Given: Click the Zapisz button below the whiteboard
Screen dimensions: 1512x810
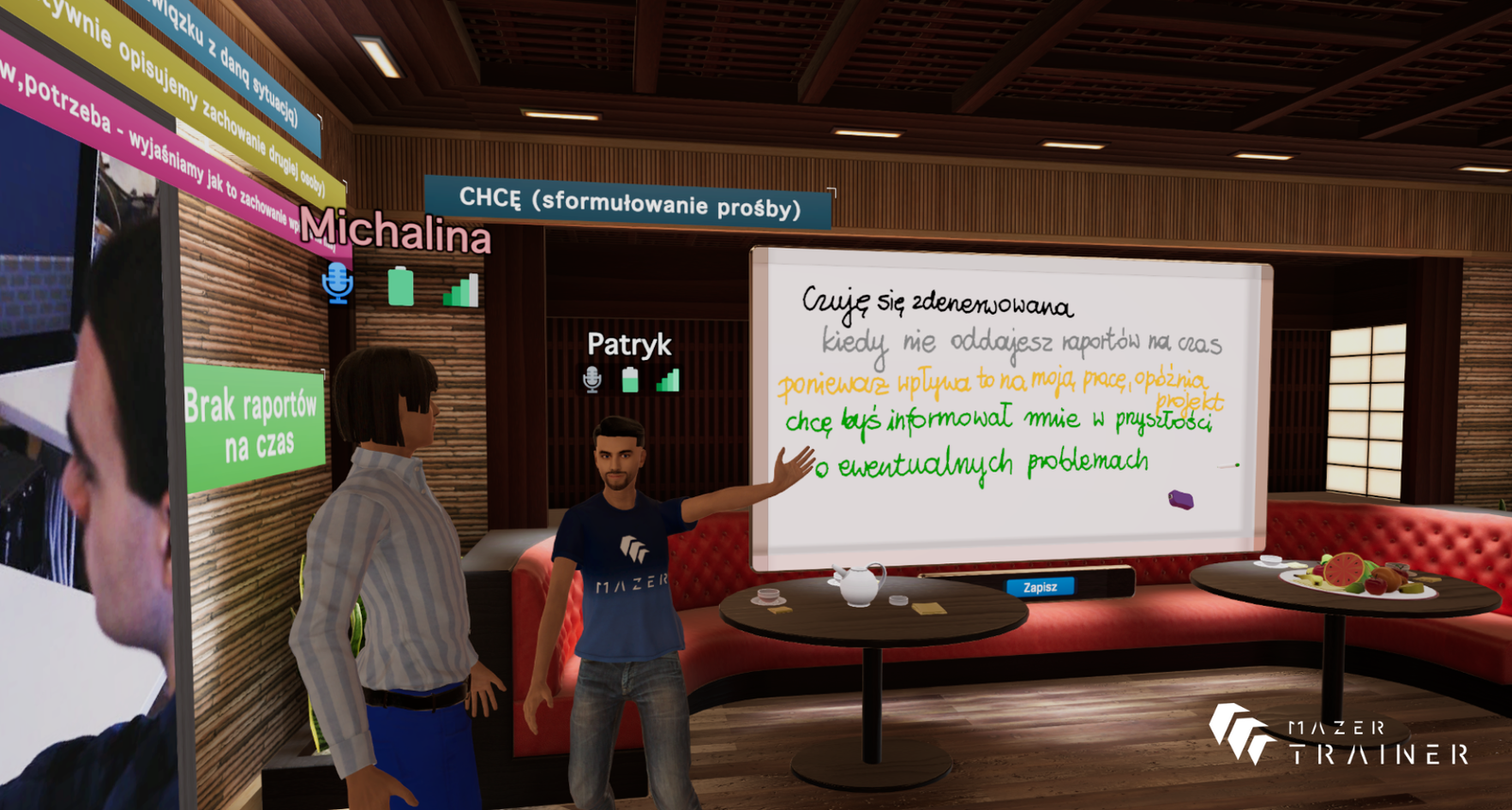Looking at the screenshot, I should (1039, 587).
